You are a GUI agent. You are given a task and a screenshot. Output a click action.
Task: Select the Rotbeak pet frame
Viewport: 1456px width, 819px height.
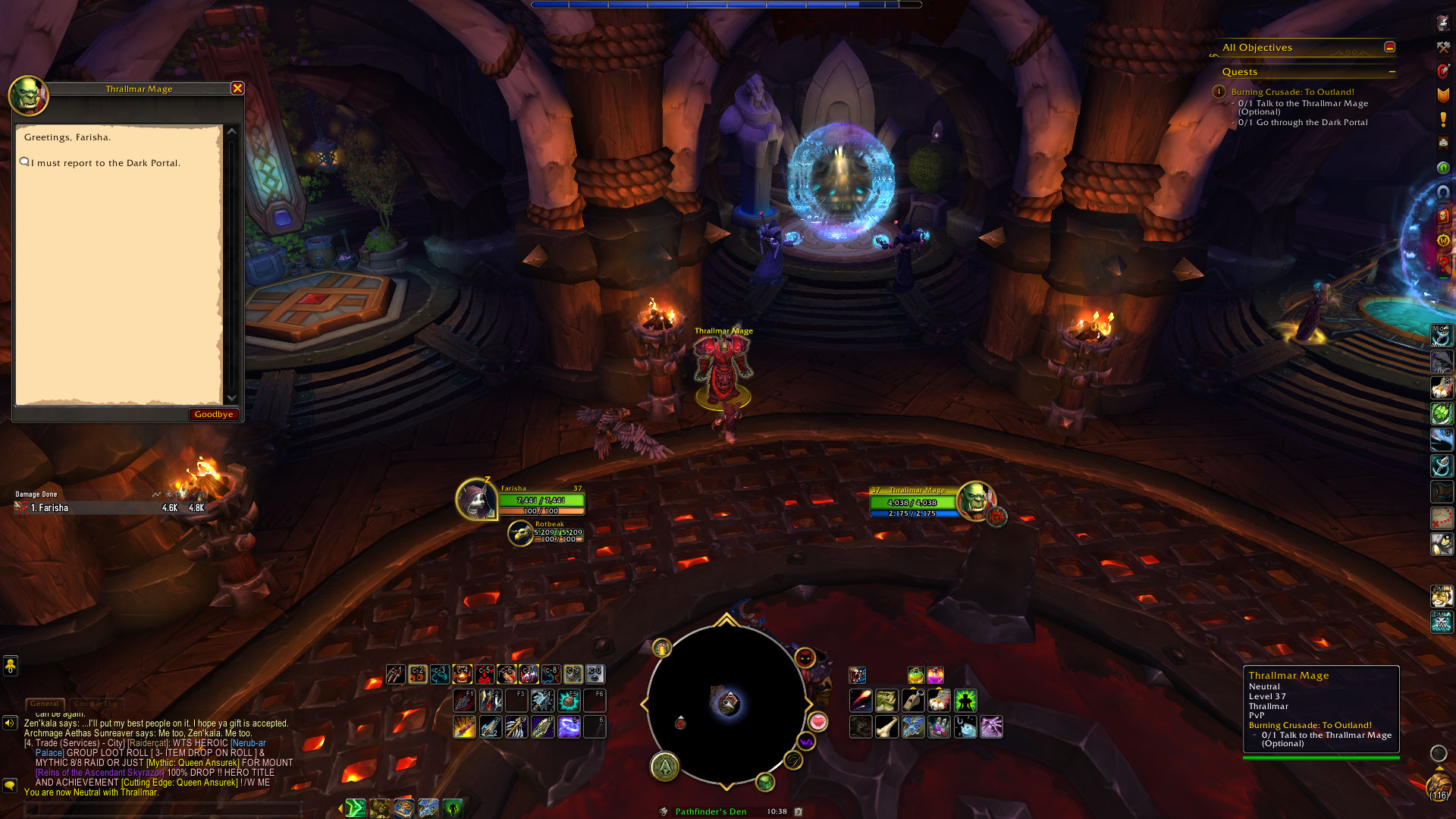(546, 532)
